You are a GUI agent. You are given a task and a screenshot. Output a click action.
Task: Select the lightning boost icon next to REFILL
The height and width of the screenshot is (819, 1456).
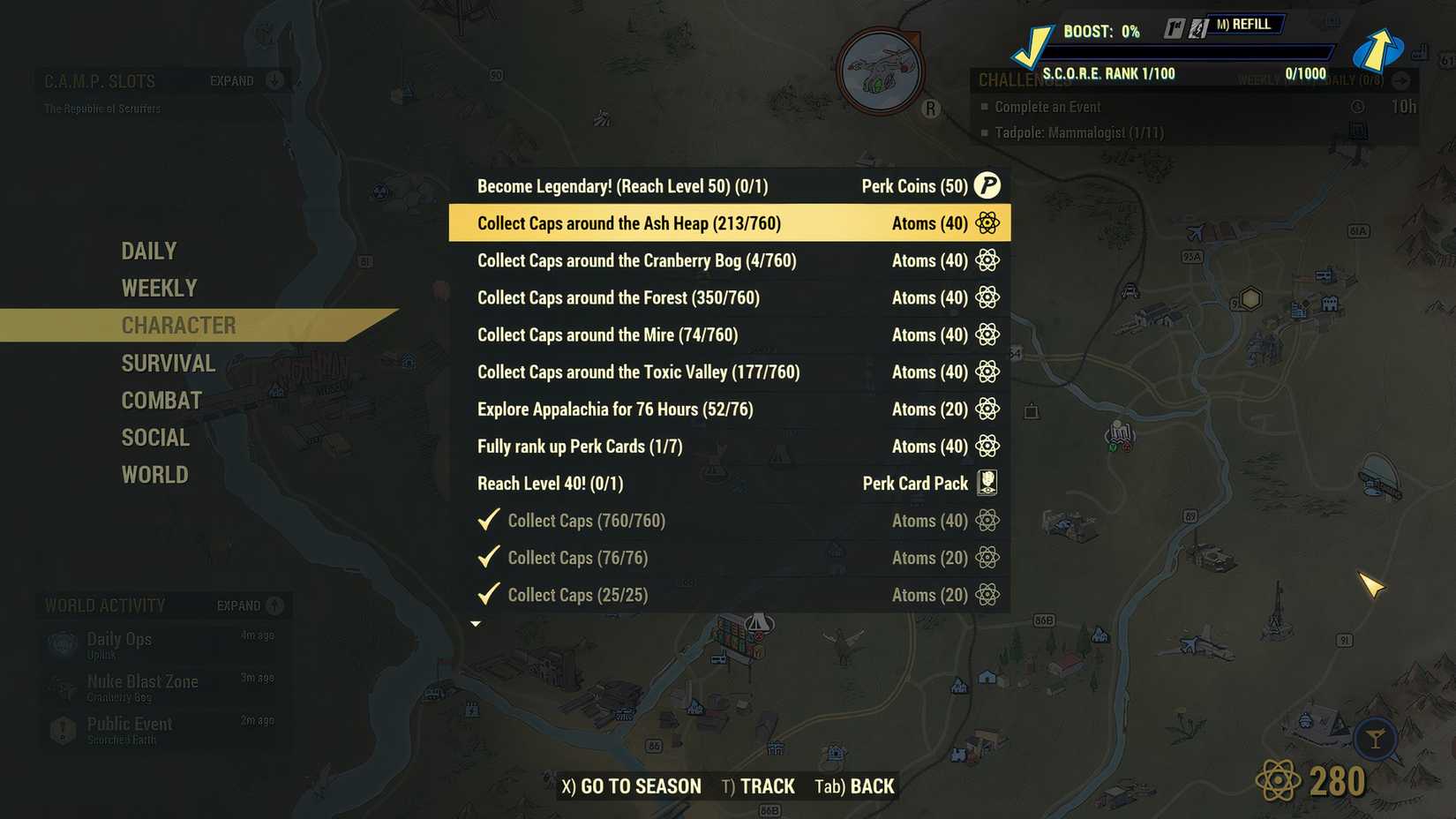1197,24
